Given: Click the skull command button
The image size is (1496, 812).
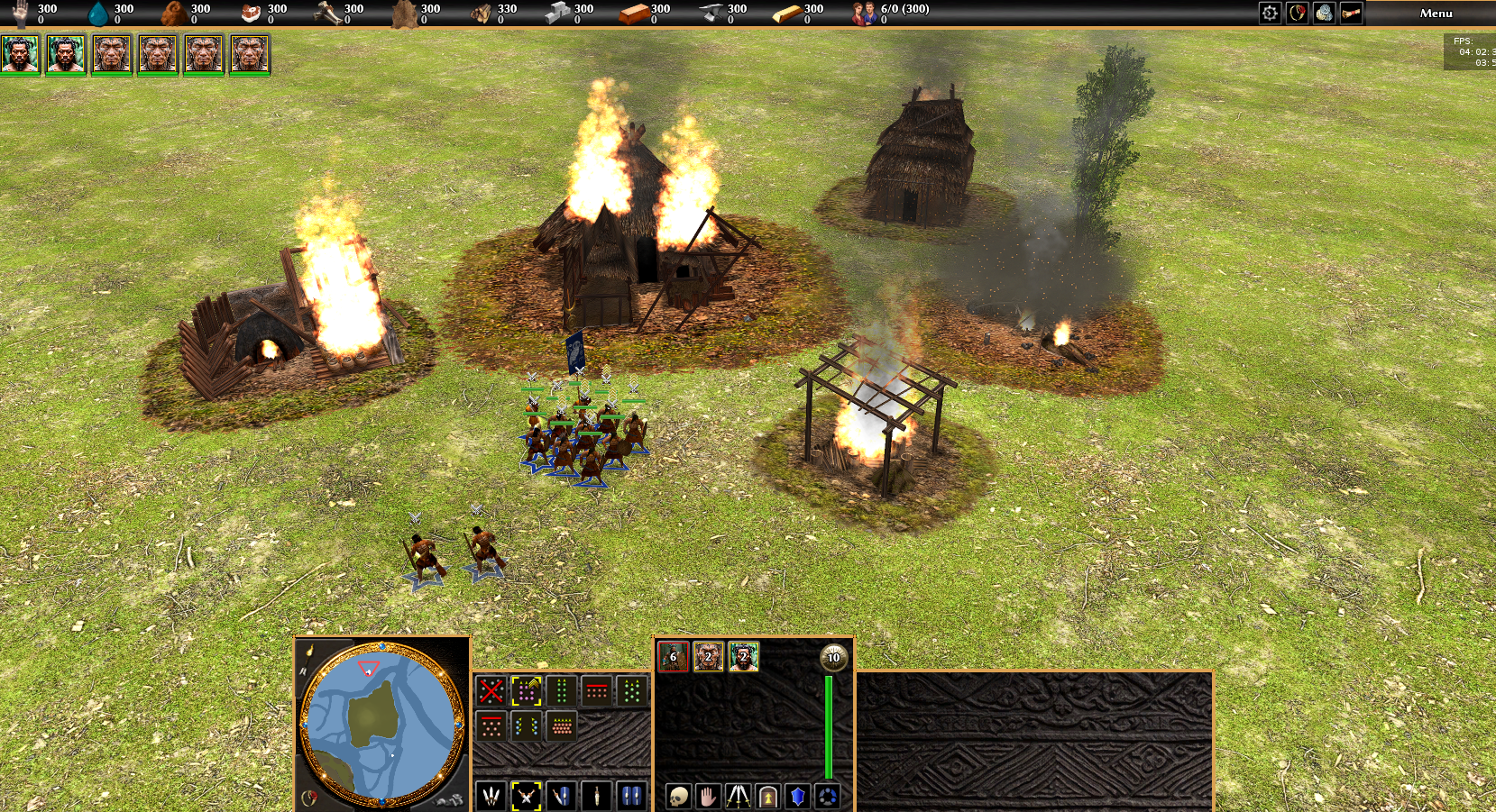Looking at the screenshot, I should coord(678,796).
